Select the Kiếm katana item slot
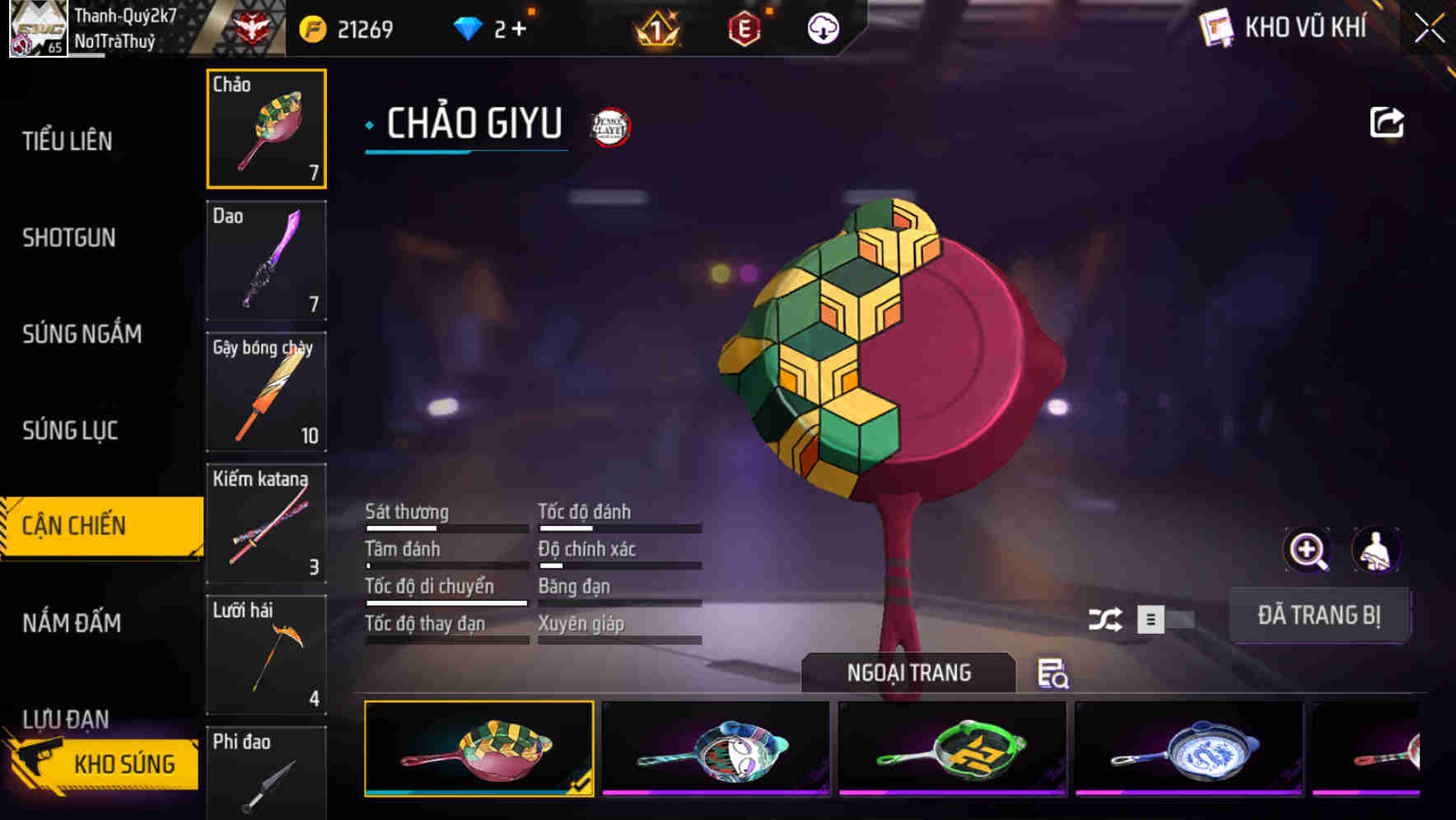This screenshot has width=1456, height=820. [265, 522]
